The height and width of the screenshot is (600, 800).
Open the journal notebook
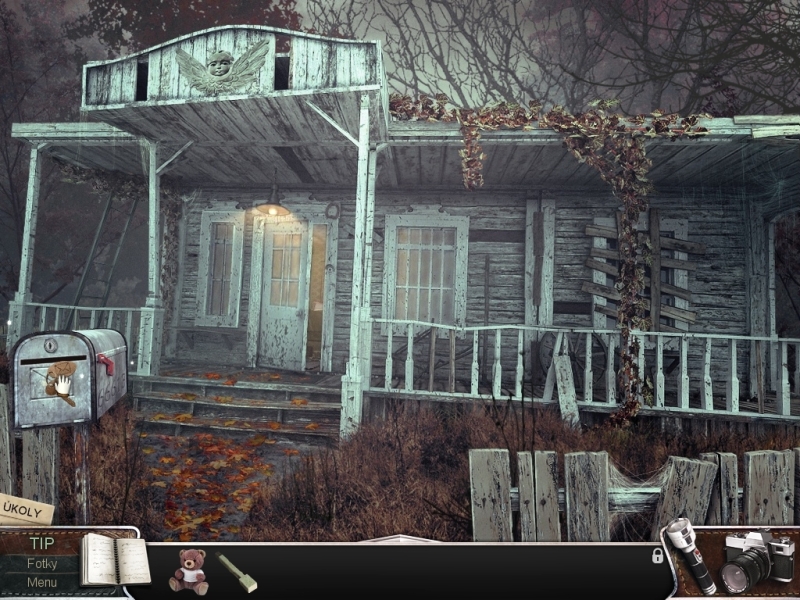click(x=113, y=560)
